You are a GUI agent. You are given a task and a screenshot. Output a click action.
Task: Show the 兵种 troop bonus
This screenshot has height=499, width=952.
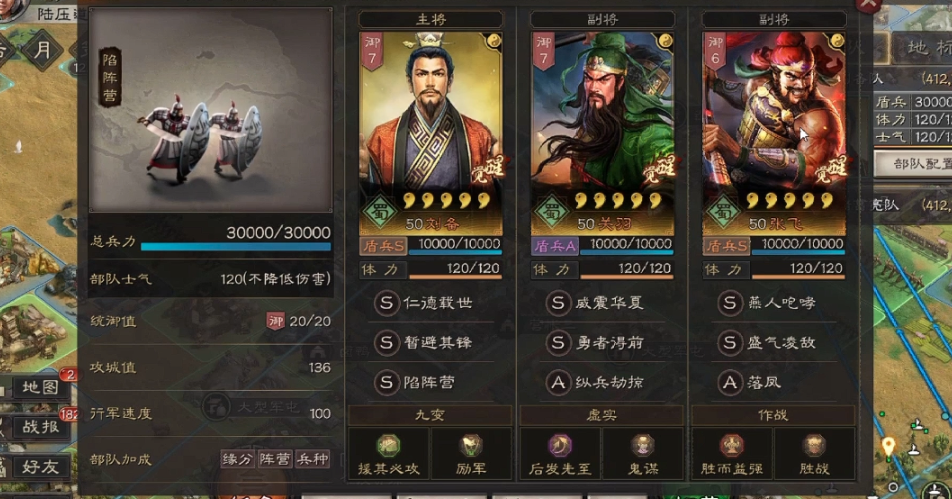tap(313, 459)
